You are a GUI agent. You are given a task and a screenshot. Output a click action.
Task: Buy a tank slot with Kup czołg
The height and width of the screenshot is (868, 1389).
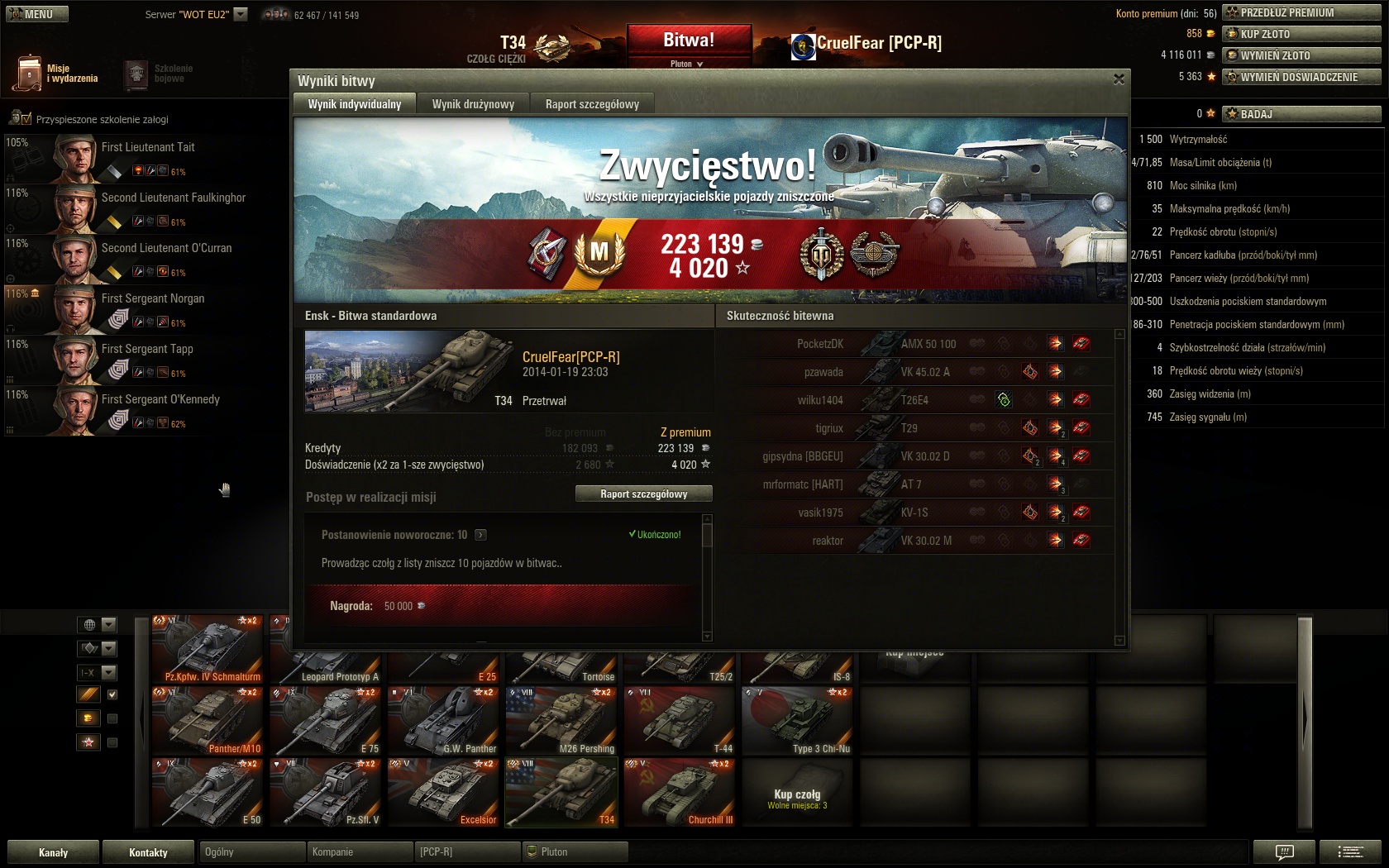pos(797,797)
